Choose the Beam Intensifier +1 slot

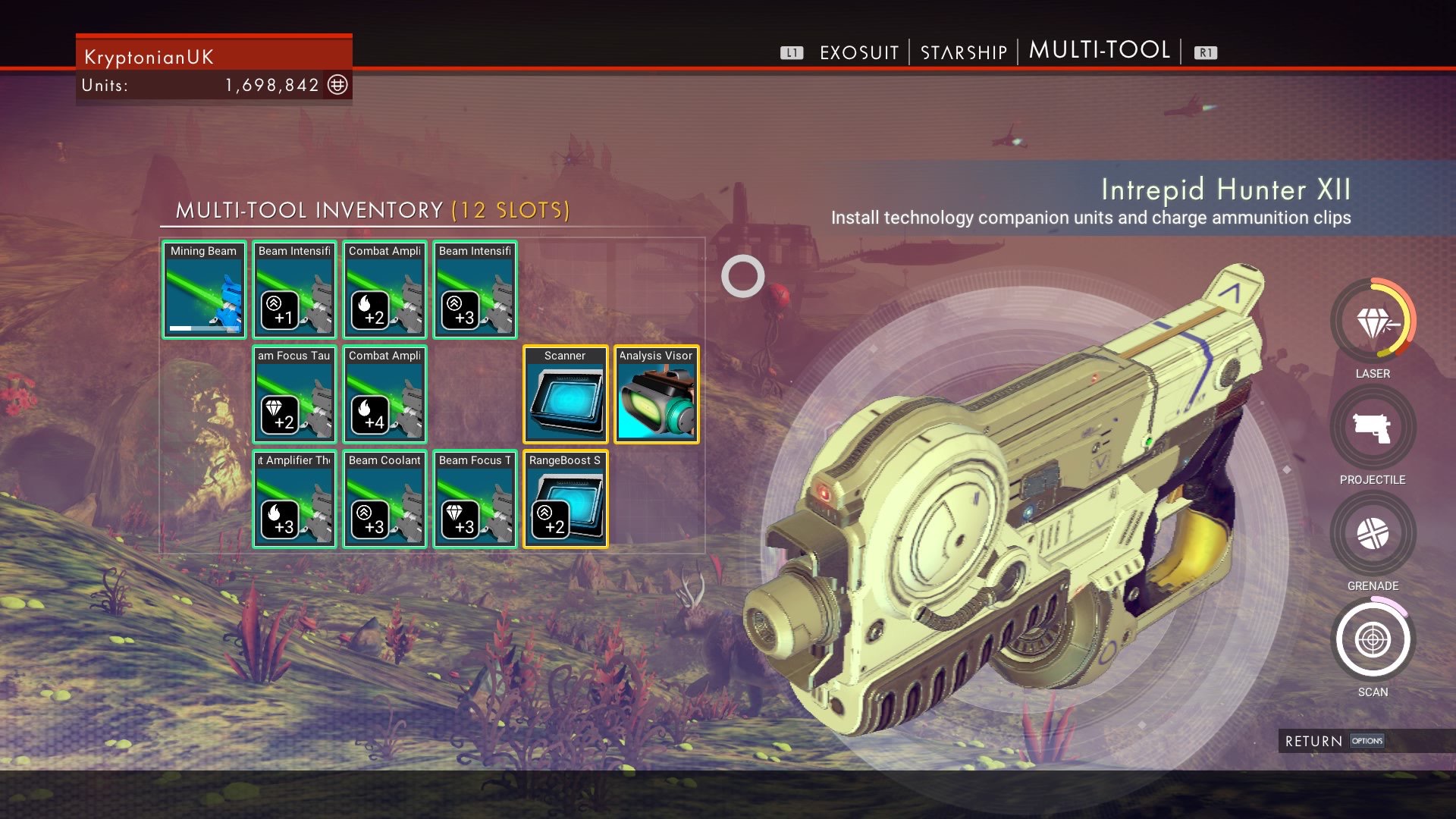click(294, 290)
